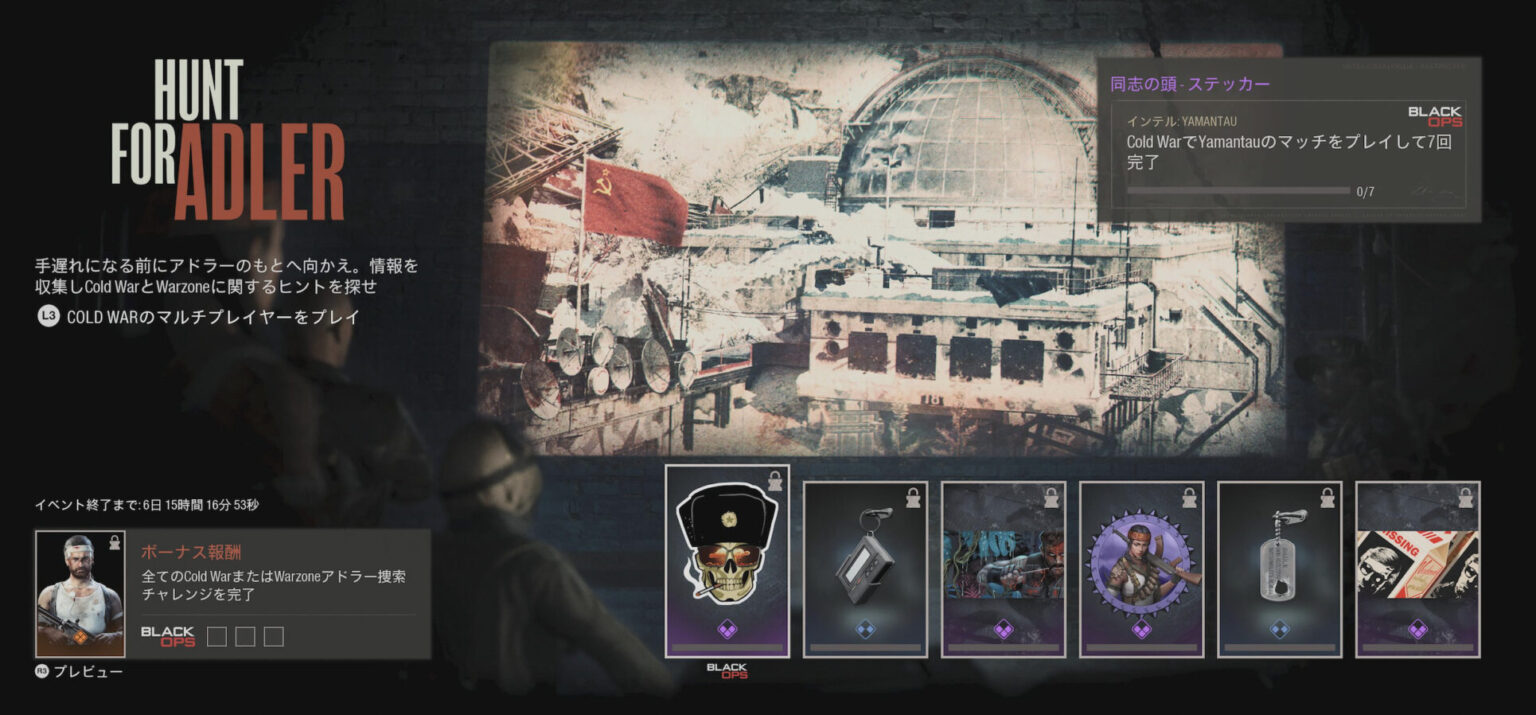Viewport: 1536px width, 715px height.
Task: Select the colorful comic calling card reward
Action: click(1003, 569)
